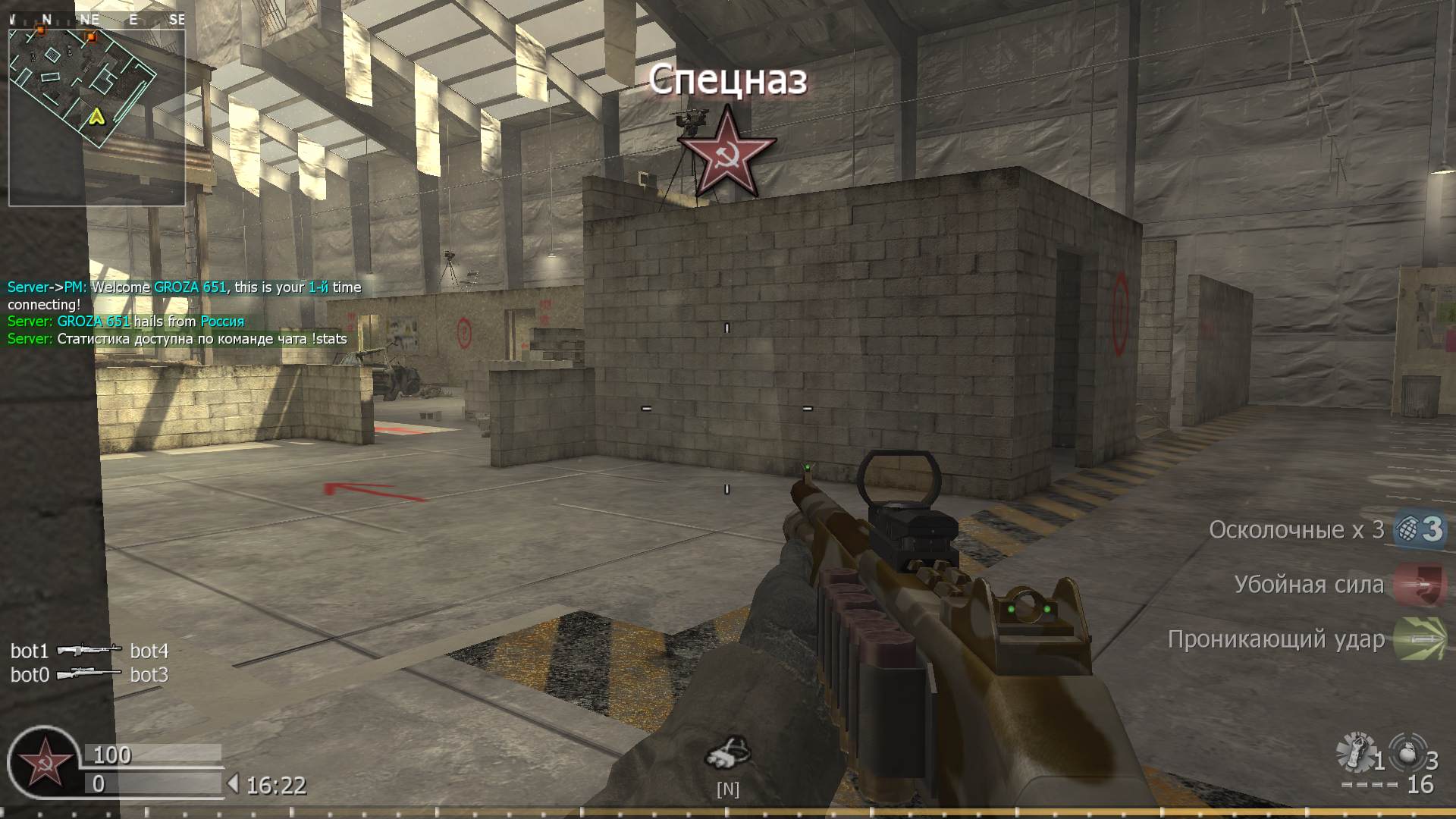This screenshot has height=819, width=1456.
Task: Choose the Deep Impact perk icon
Action: (x=1420, y=639)
